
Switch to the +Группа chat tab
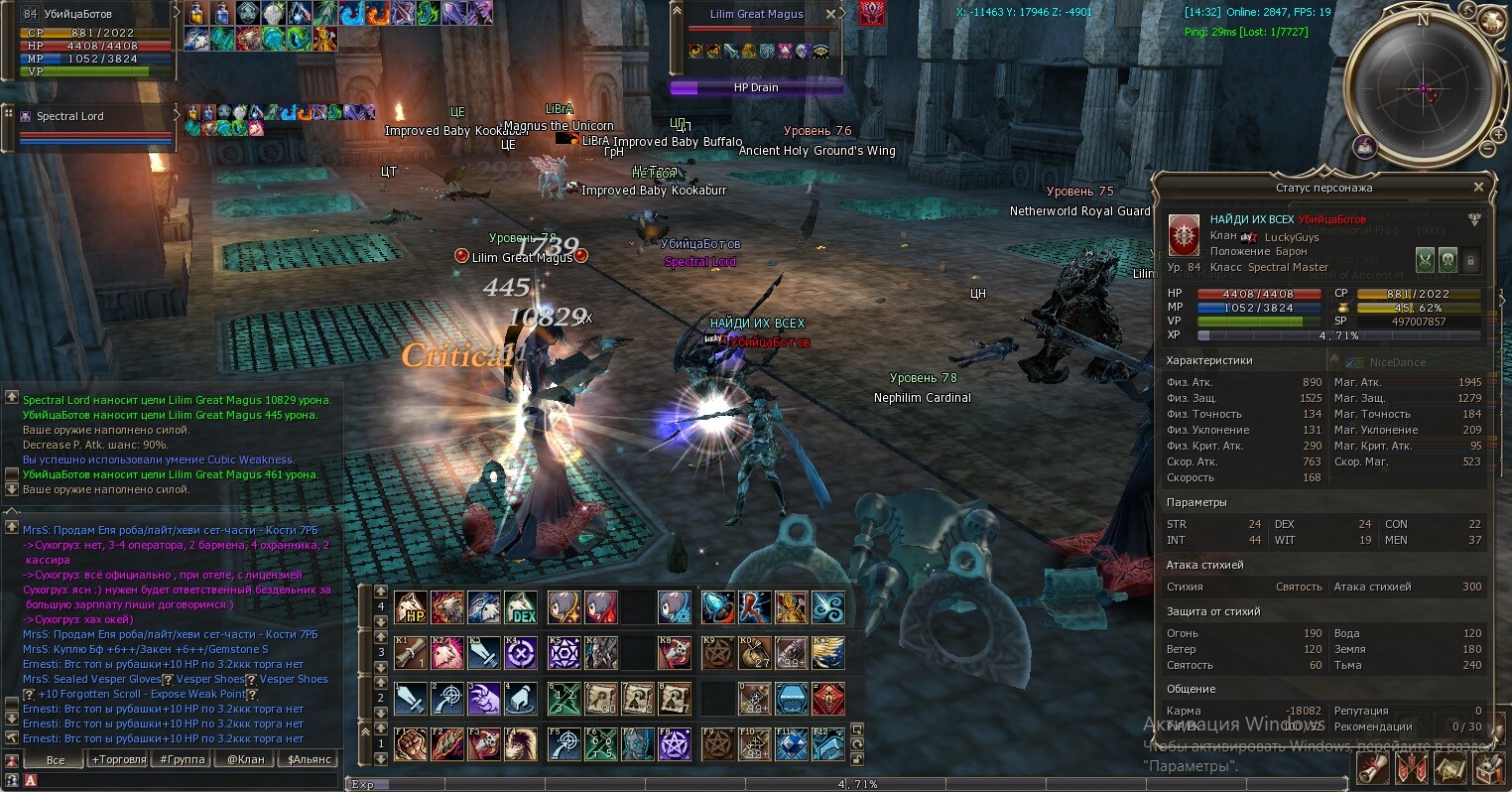point(183,759)
